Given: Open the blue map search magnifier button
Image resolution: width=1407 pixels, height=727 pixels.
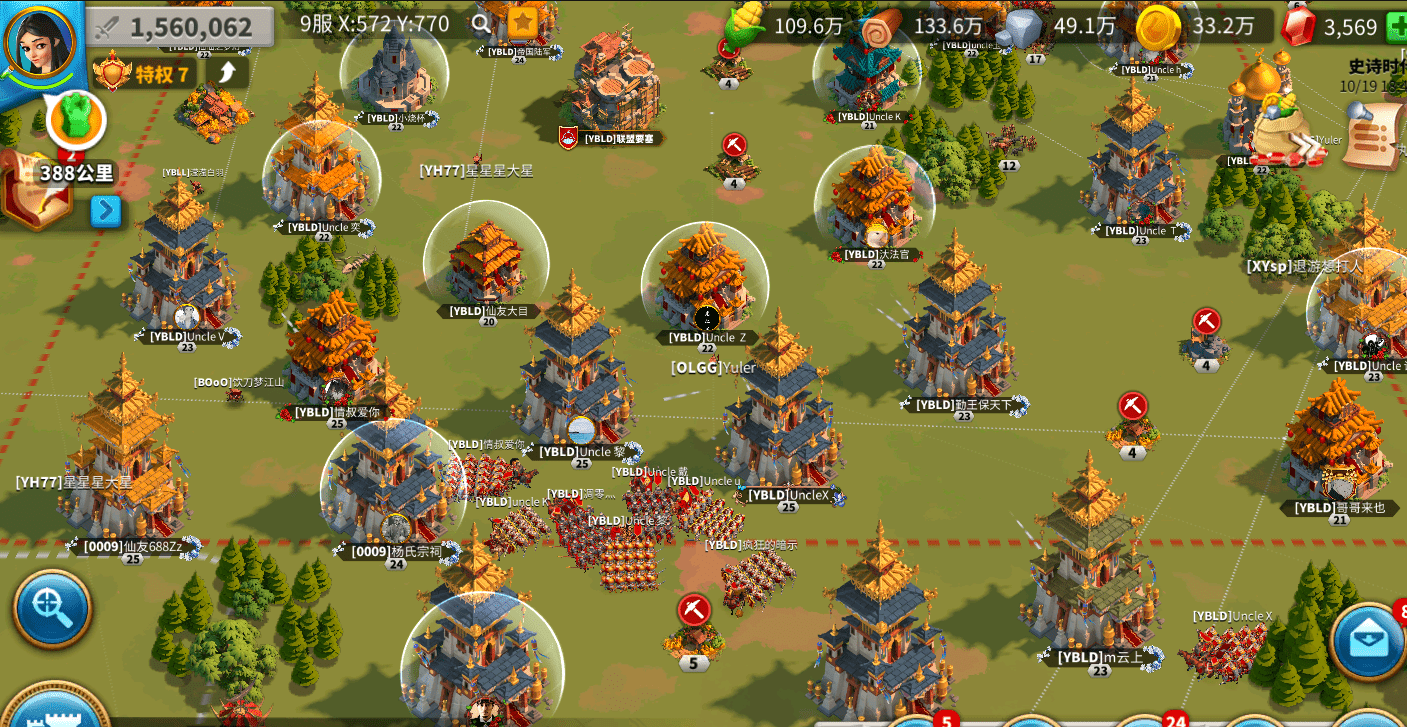Looking at the screenshot, I should [x=52, y=609].
